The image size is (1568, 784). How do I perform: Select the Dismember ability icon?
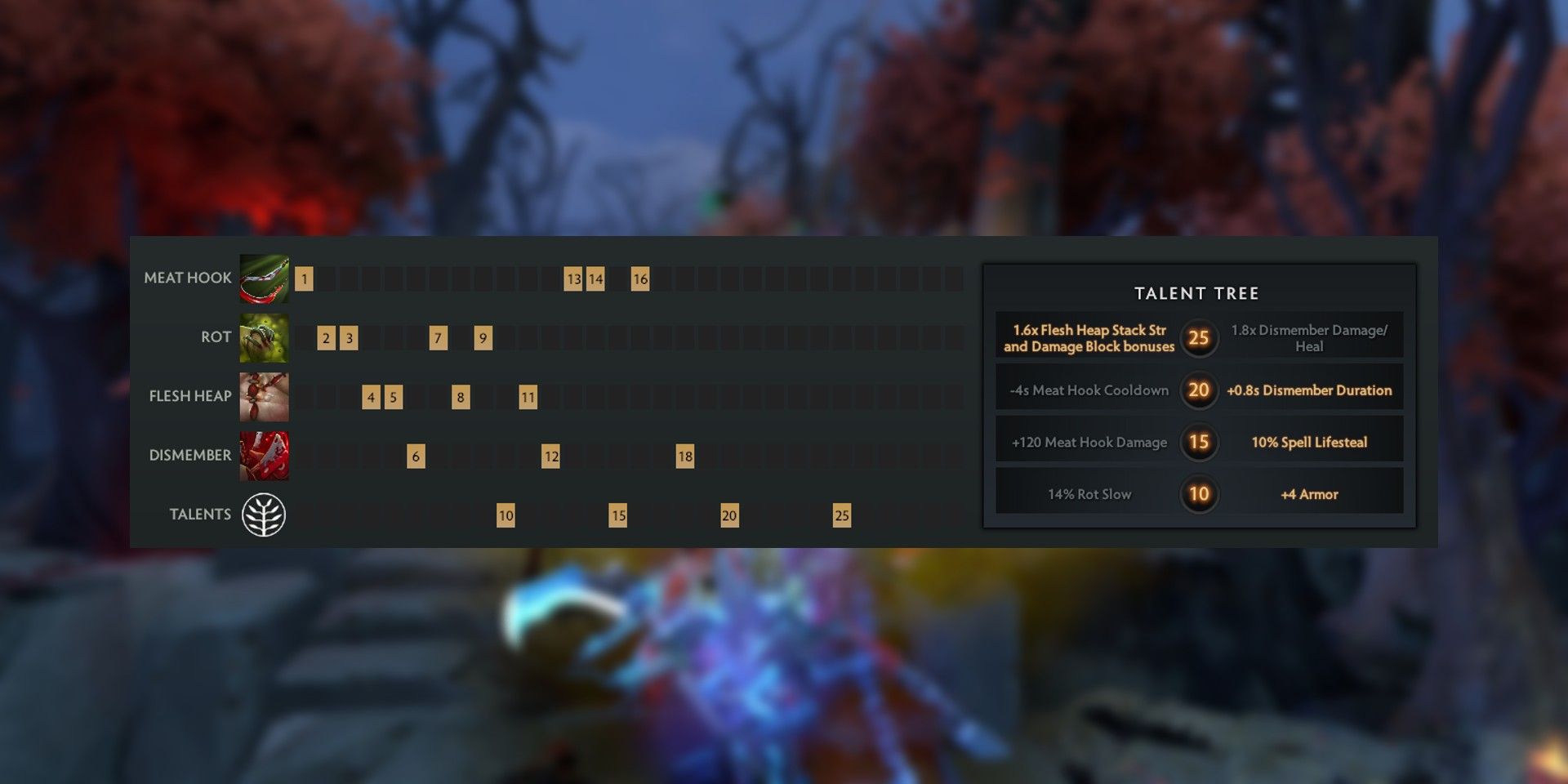point(263,455)
